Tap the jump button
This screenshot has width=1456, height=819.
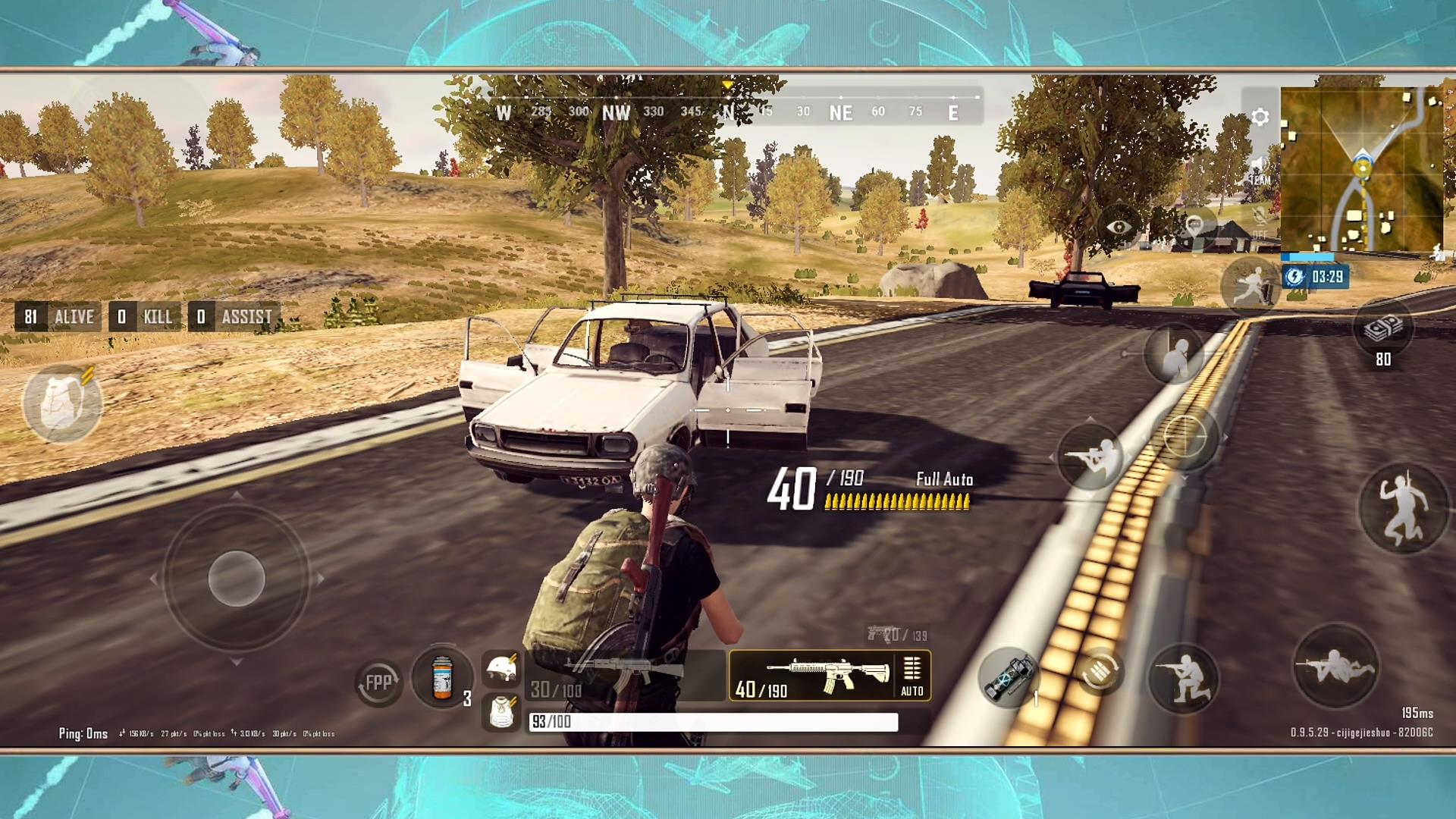(1402, 508)
